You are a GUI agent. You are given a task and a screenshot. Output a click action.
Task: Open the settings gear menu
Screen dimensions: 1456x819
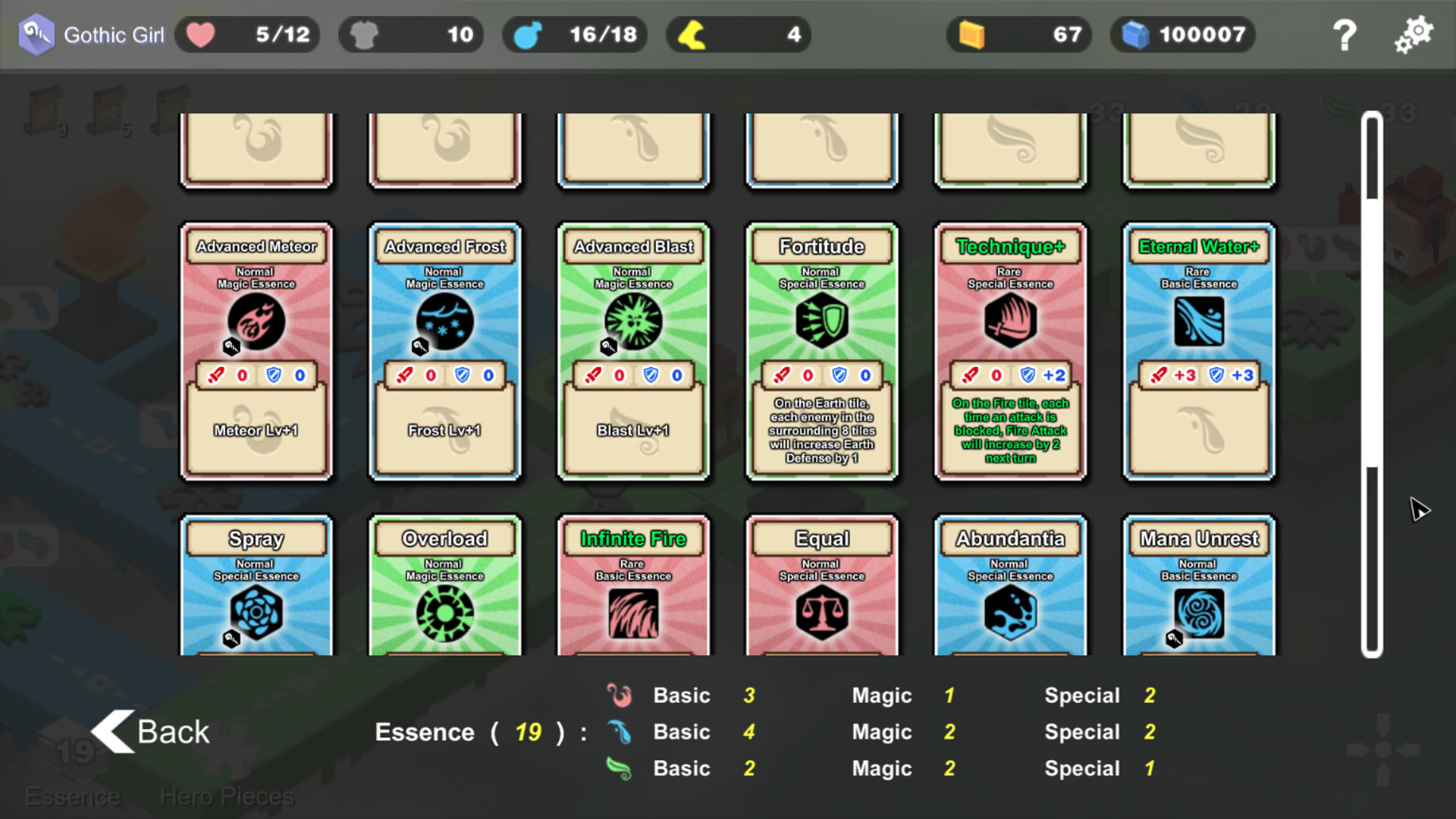click(x=1414, y=33)
